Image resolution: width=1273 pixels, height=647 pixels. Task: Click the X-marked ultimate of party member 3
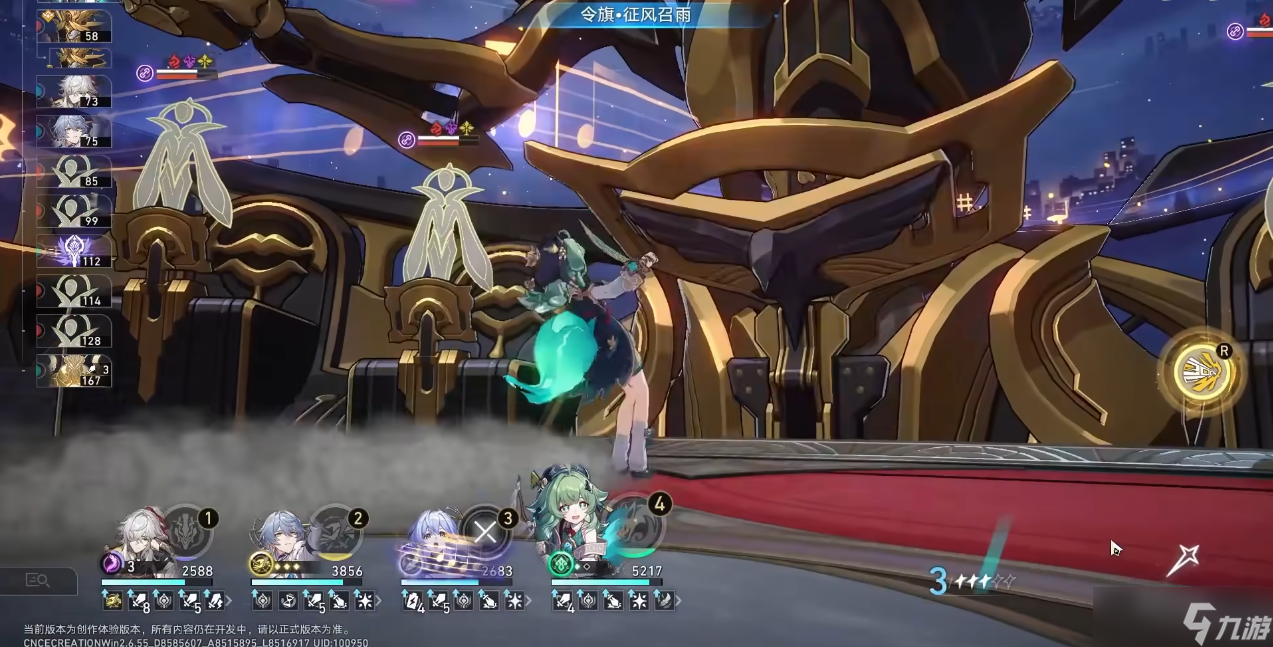pyautogui.click(x=486, y=531)
